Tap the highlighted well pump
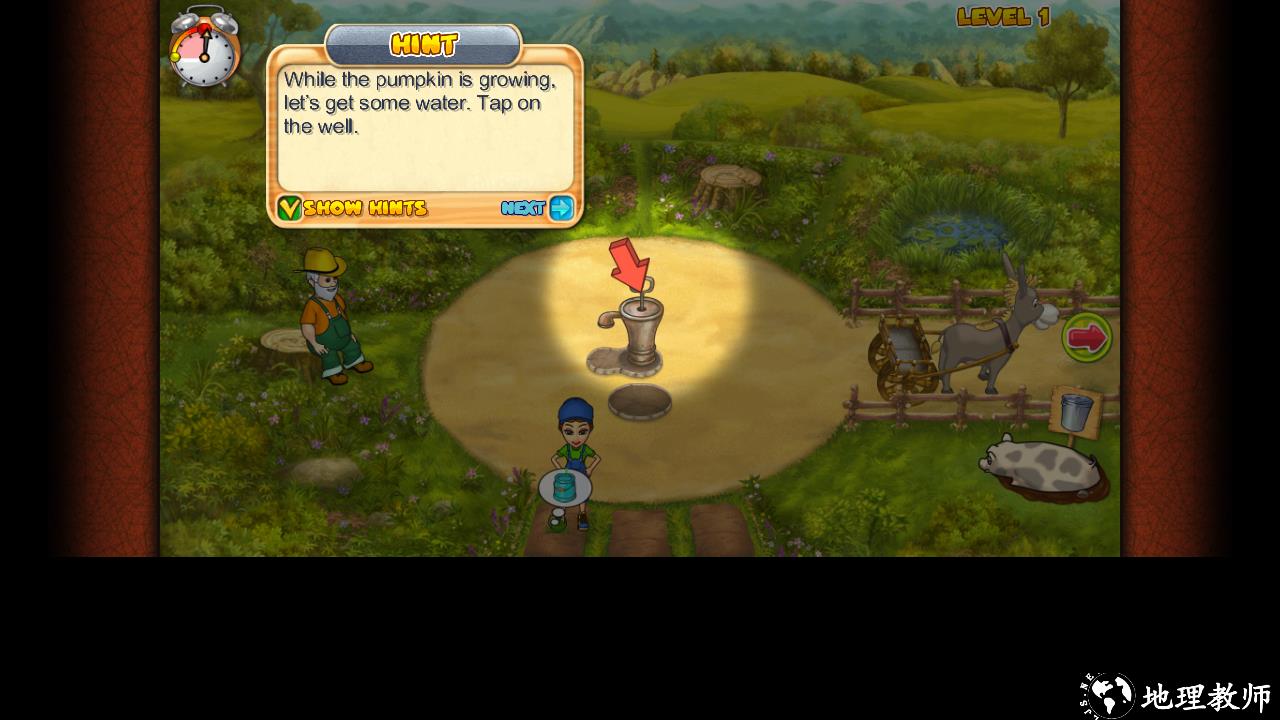Screen dimensions: 1280x720 pos(639,332)
